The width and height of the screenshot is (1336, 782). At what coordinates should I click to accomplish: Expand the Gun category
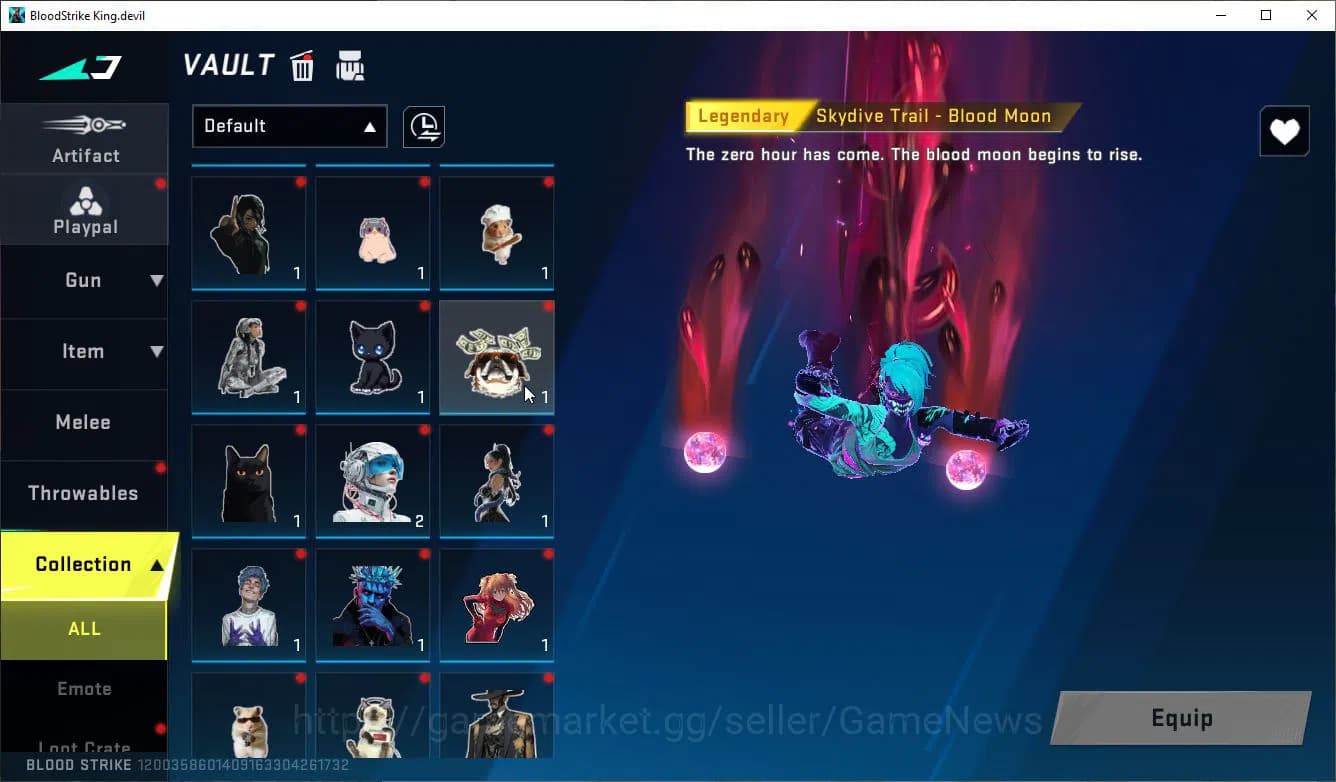tap(84, 281)
